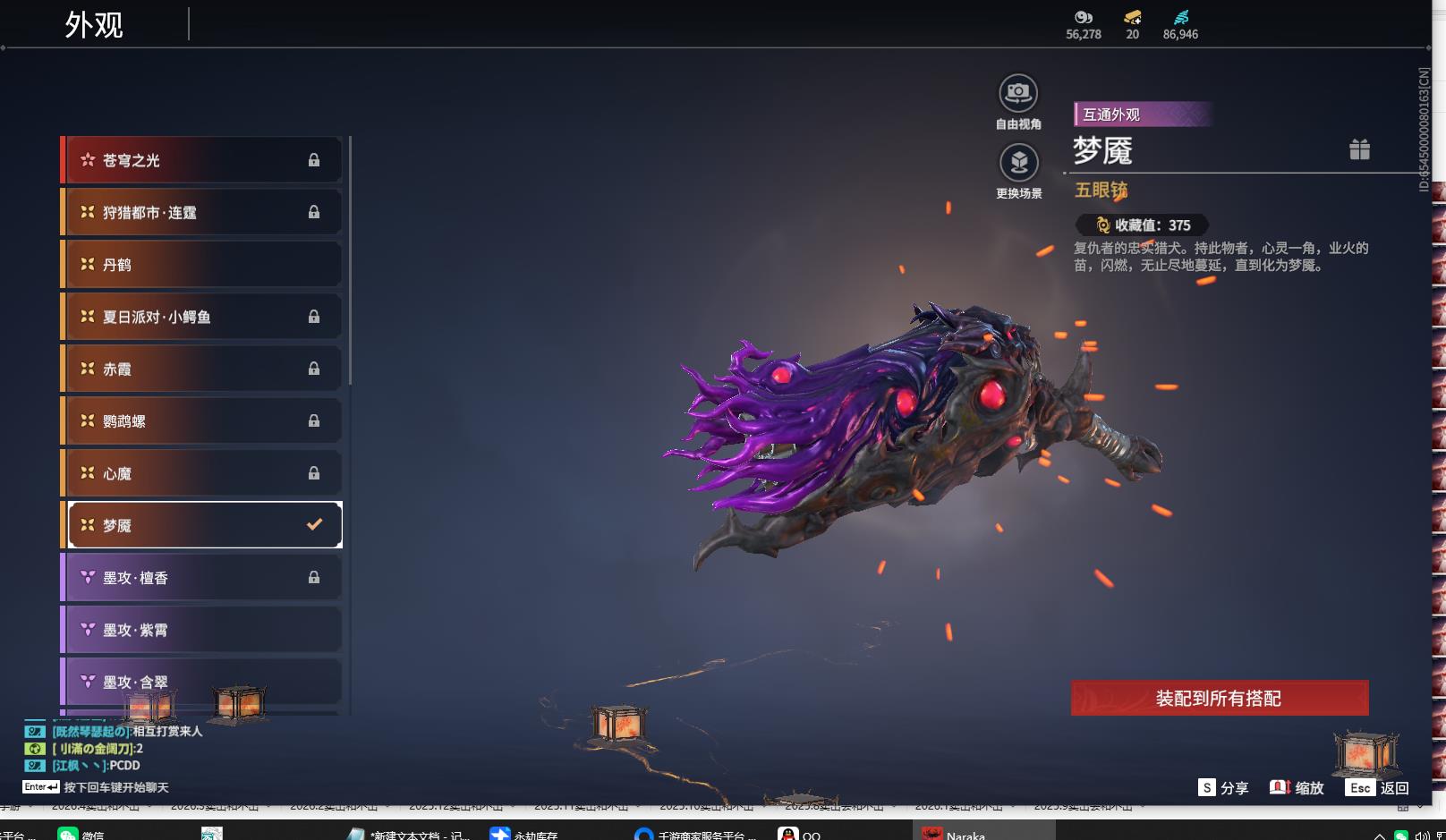Select the 墨攻·紫霄 skin row
This screenshot has width=1446, height=840.
[x=201, y=630]
